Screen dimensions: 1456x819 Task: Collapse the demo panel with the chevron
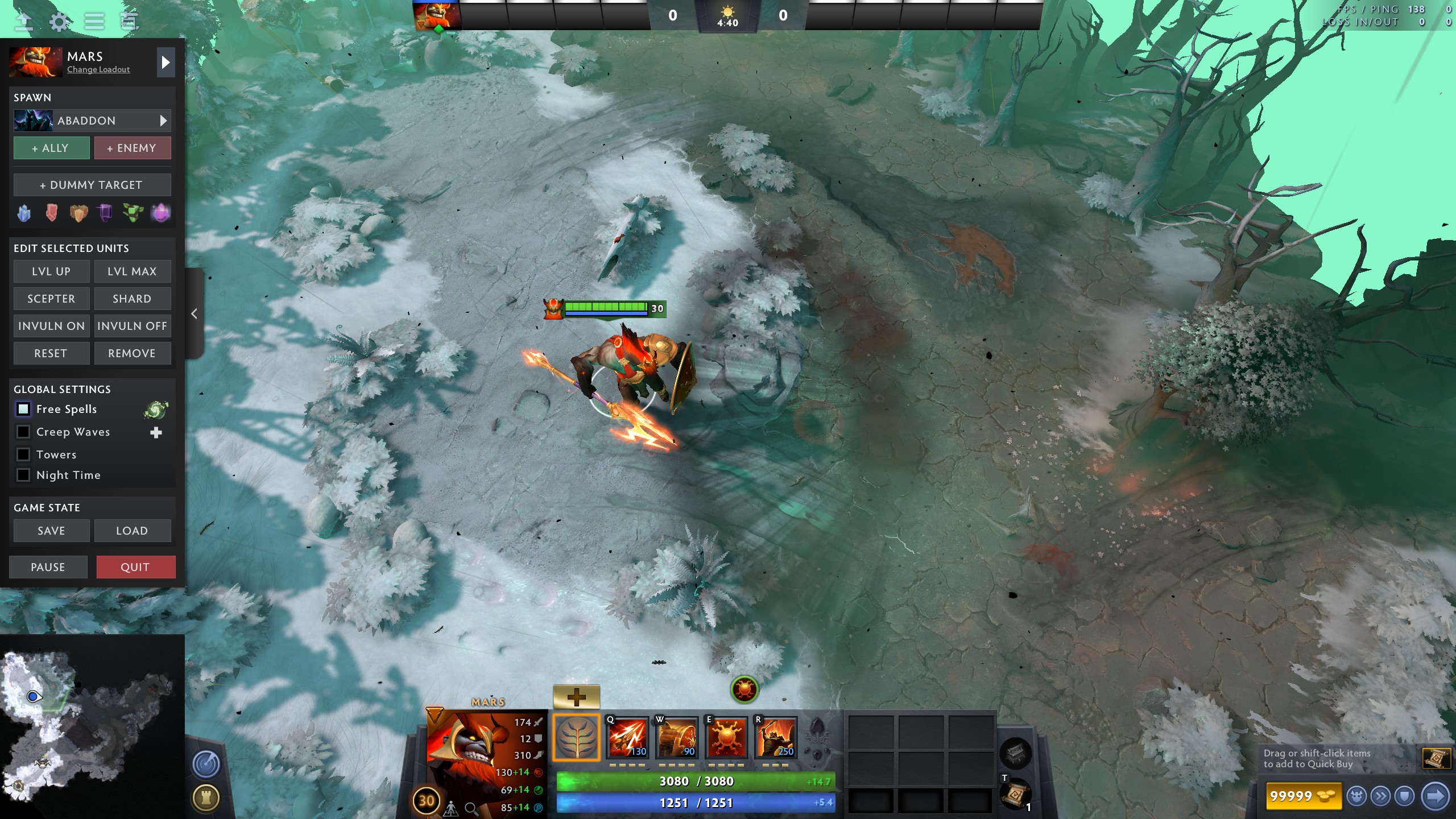point(193,314)
